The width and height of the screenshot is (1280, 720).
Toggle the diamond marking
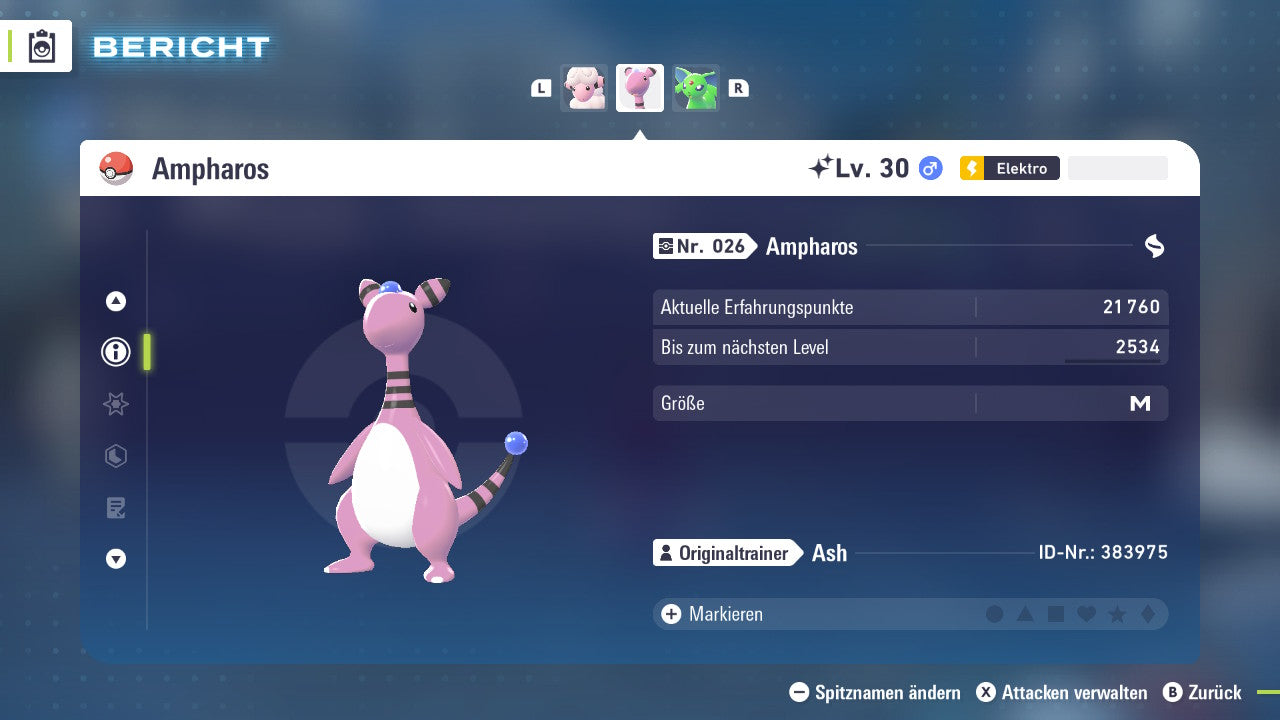[x=1148, y=614]
